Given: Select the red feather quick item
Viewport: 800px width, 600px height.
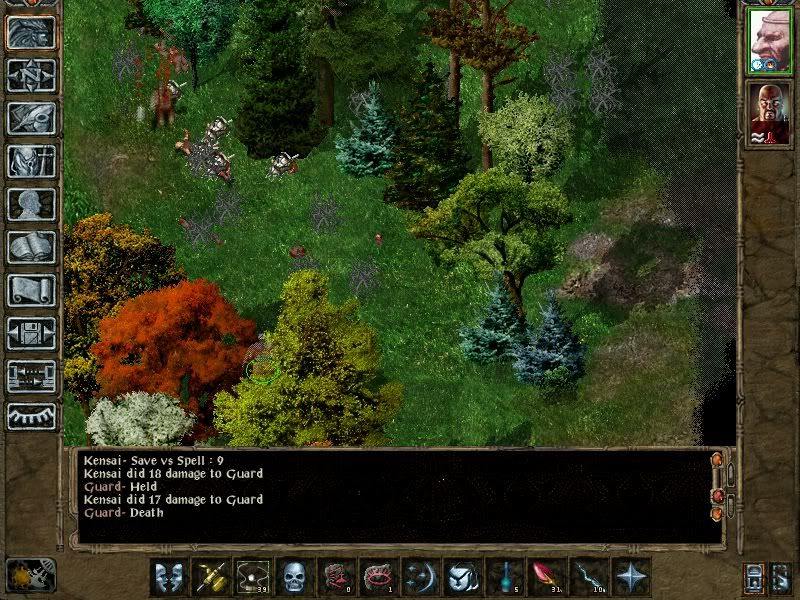Looking at the screenshot, I should point(547,577).
